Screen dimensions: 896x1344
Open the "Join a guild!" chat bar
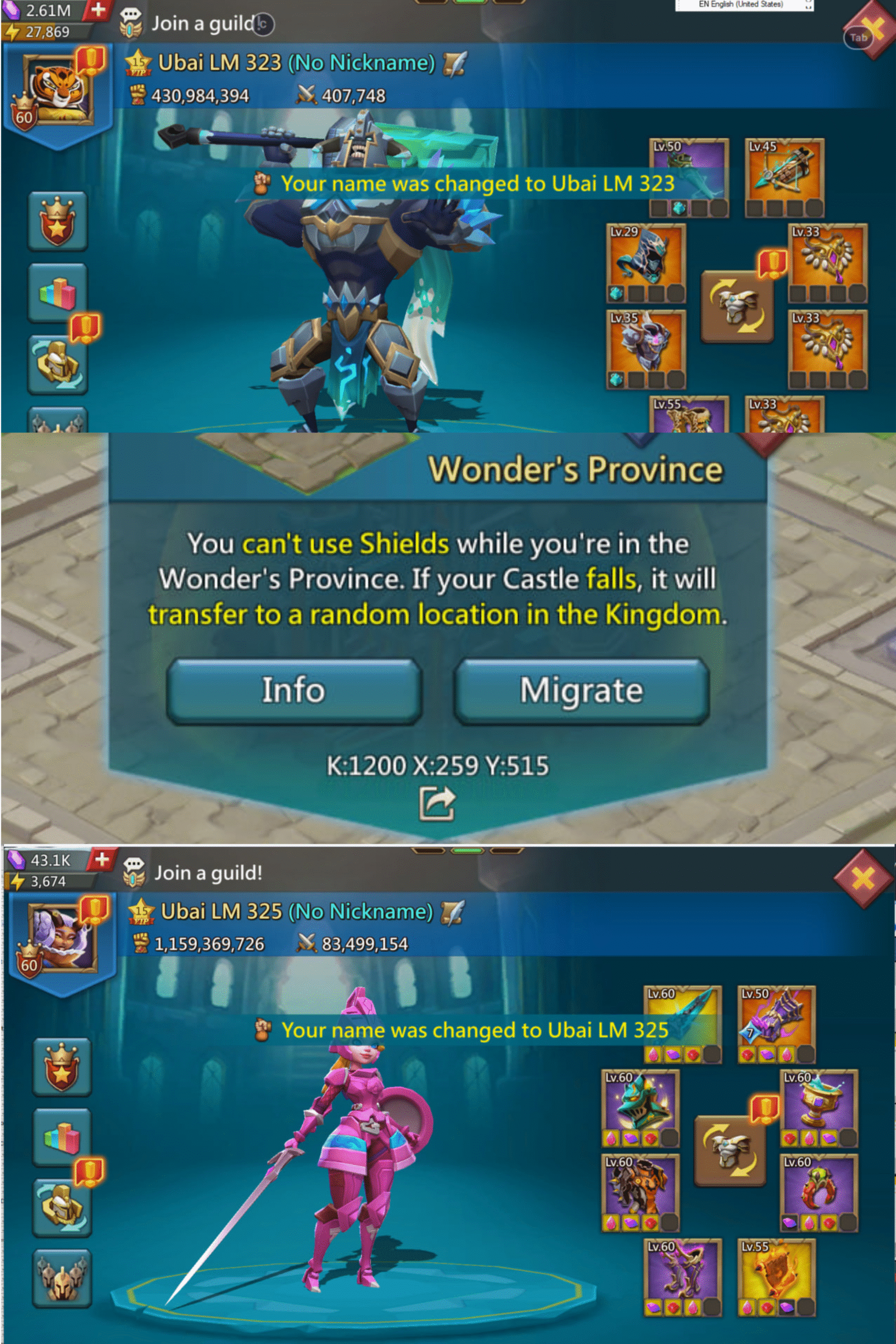point(208,873)
